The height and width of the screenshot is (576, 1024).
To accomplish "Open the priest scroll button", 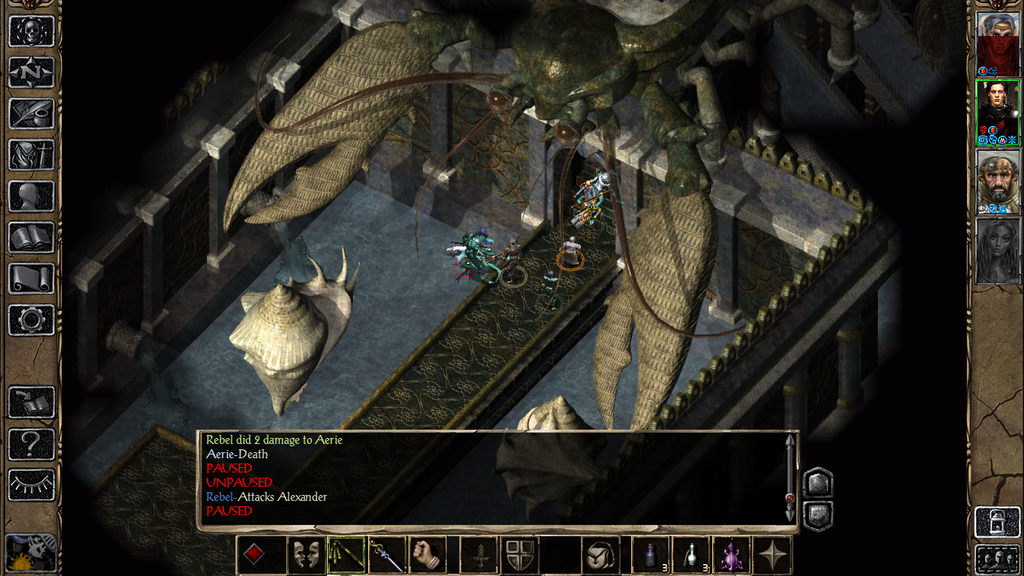I will pos(31,278).
